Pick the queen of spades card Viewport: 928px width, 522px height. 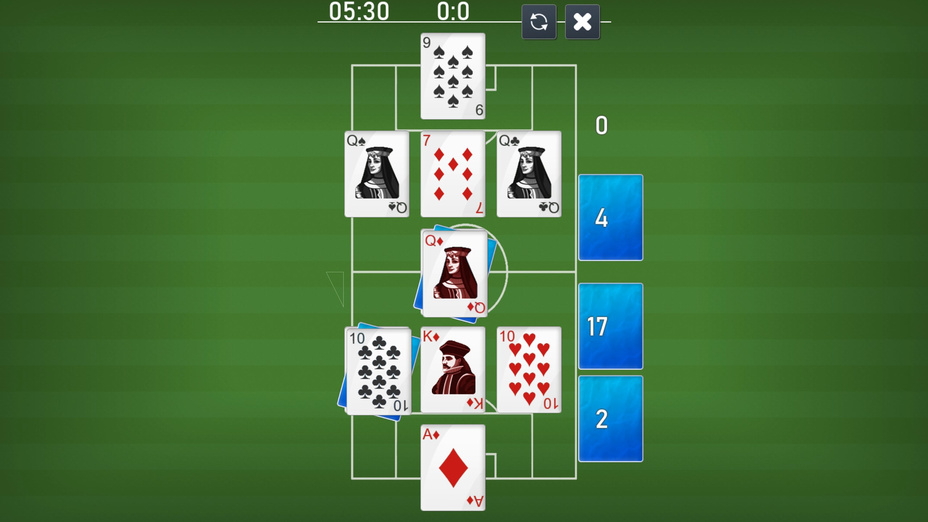click(x=377, y=174)
